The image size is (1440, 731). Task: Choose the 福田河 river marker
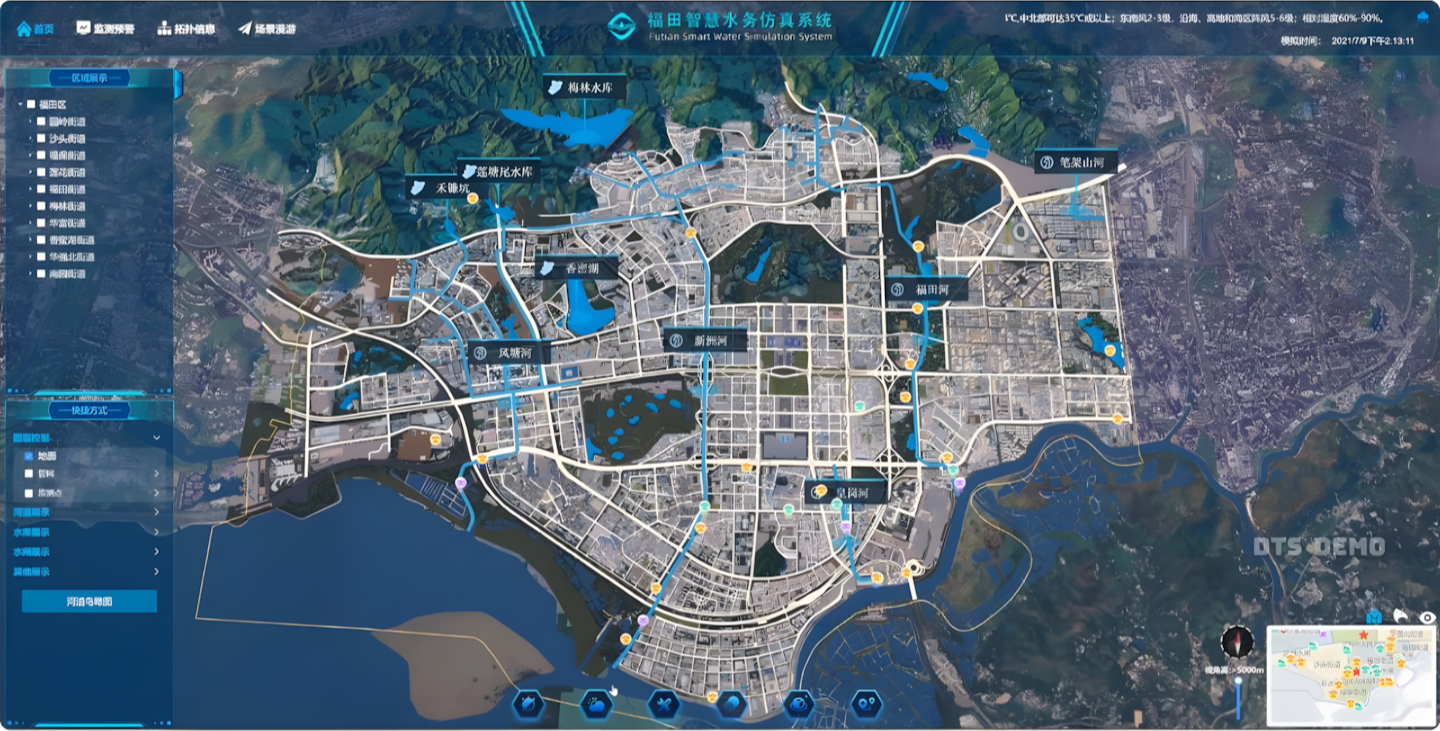pyautogui.click(x=926, y=290)
